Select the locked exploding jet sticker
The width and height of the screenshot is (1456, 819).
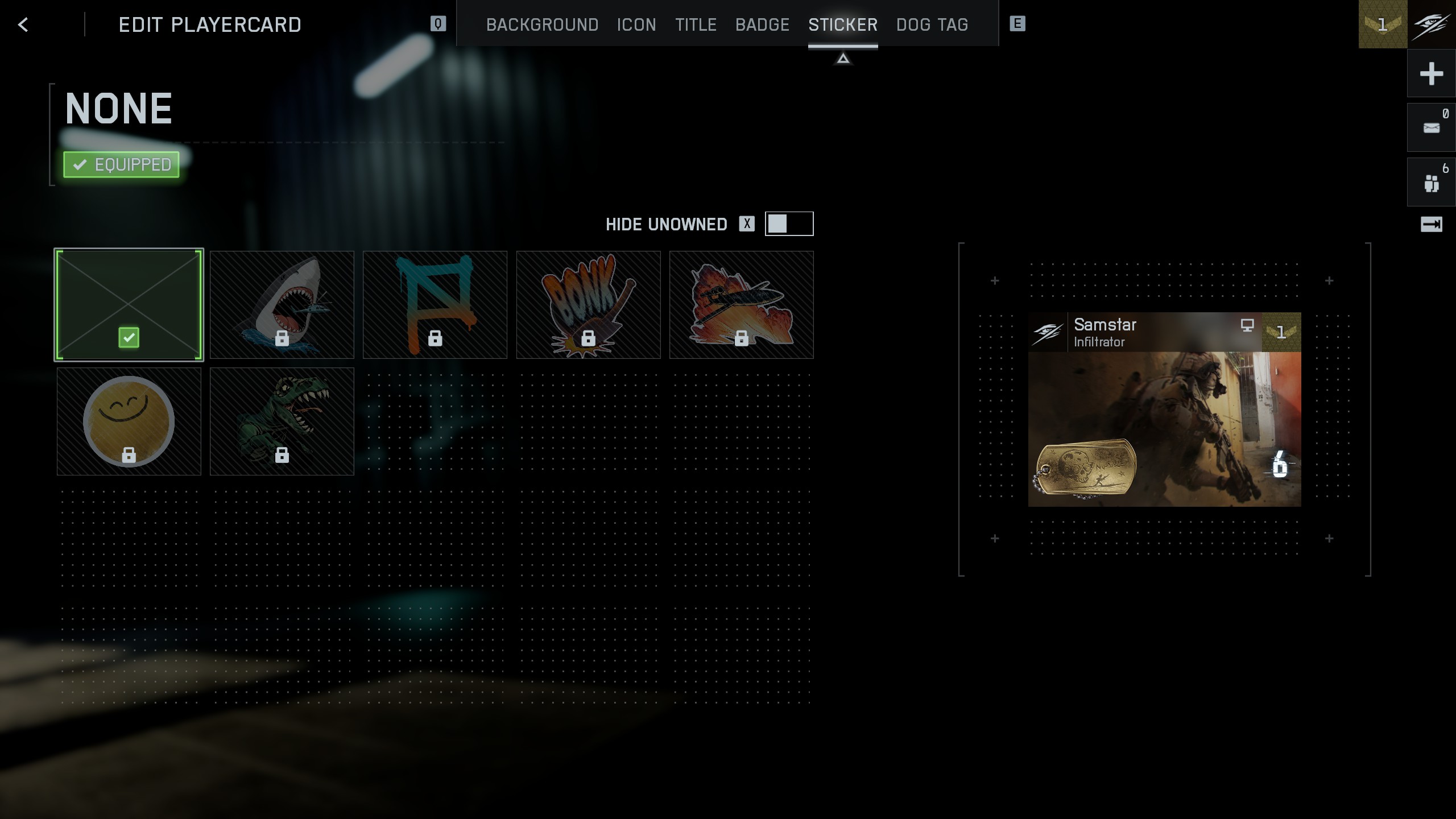point(742,305)
